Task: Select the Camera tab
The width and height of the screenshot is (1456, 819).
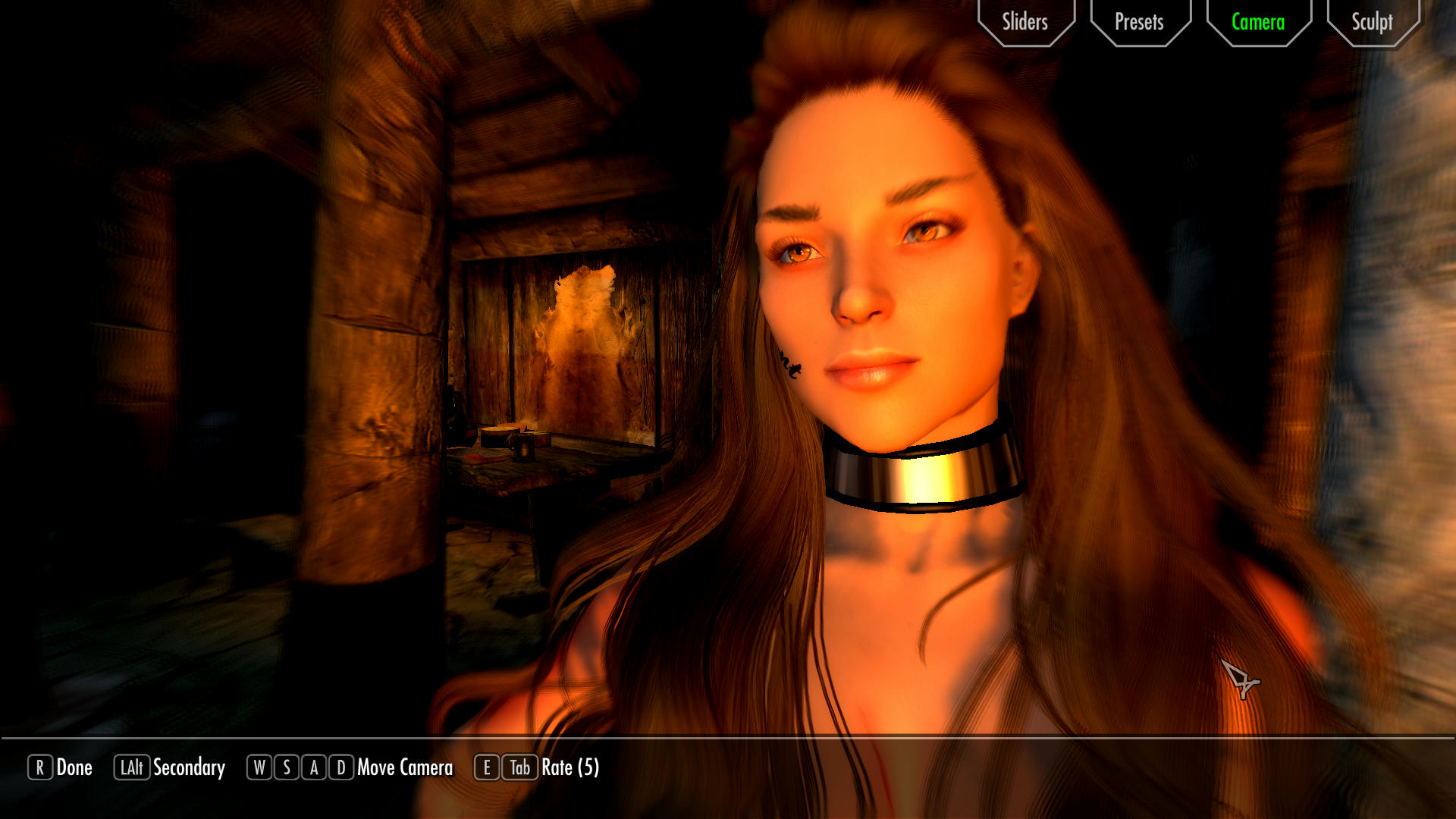Action: [x=1258, y=22]
